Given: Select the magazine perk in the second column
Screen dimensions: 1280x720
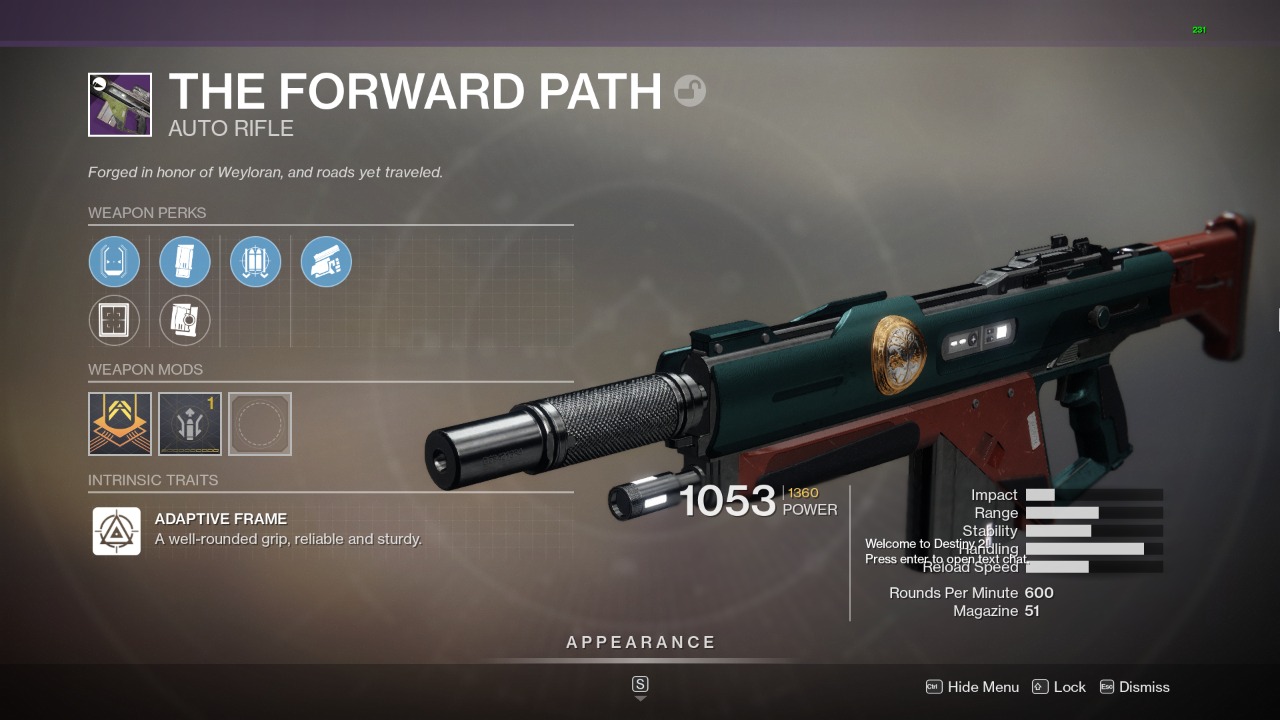Looking at the screenshot, I should (x=185, y=261).
